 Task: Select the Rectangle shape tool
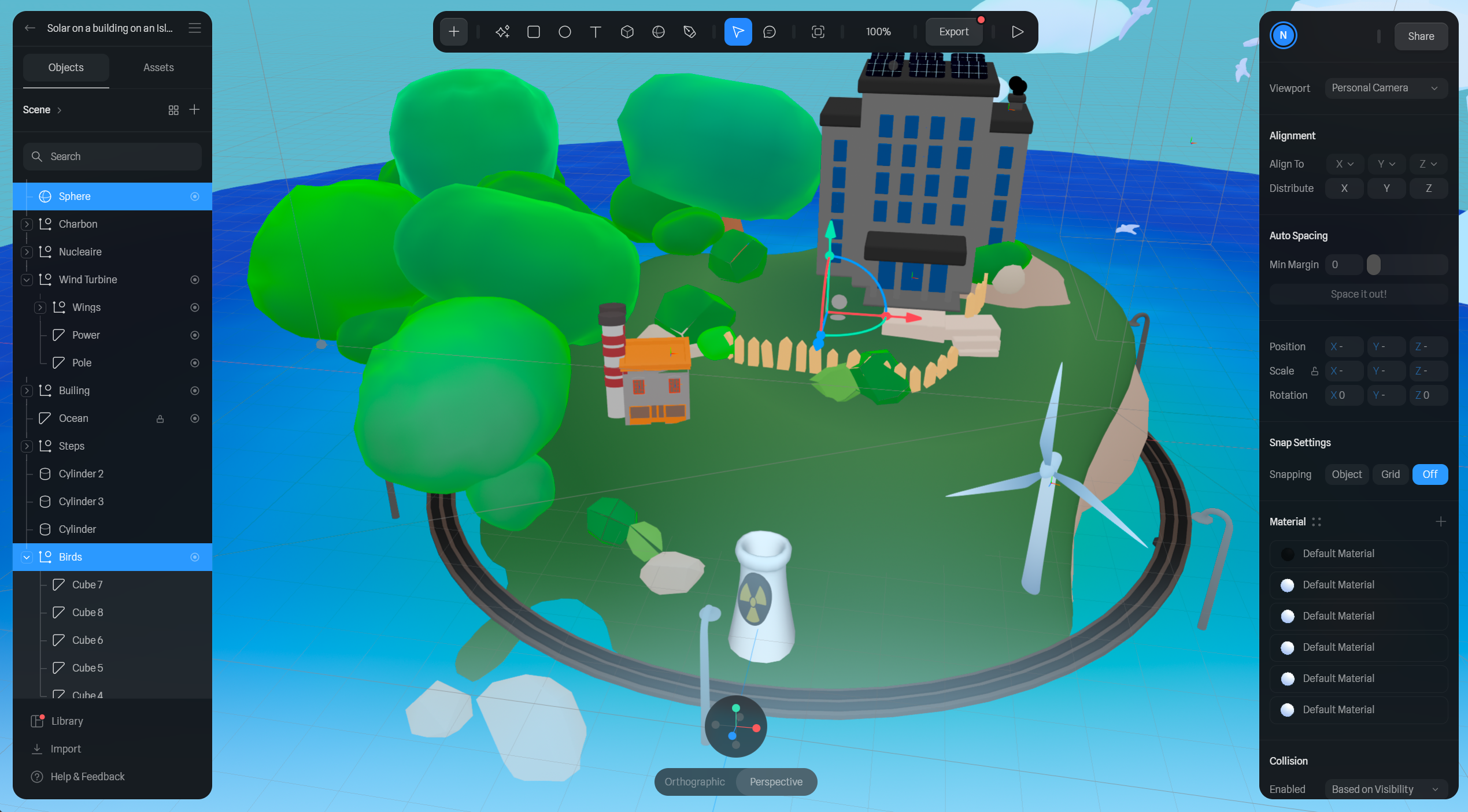[534, 32]
